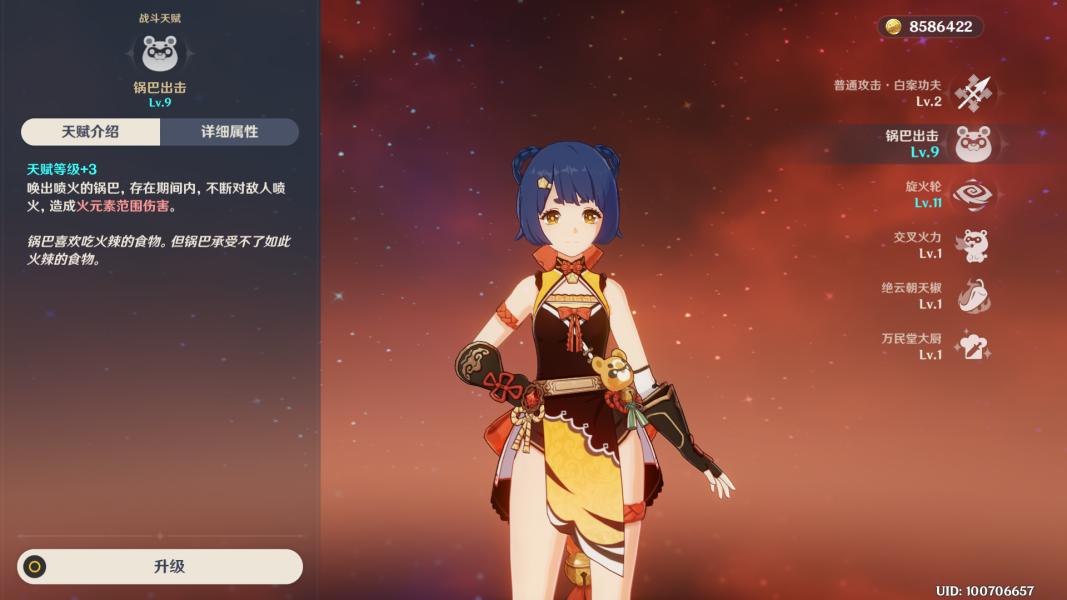Click the 升级 upgrade button
The width and height of the screenshot is (1067, 600).
160,566
